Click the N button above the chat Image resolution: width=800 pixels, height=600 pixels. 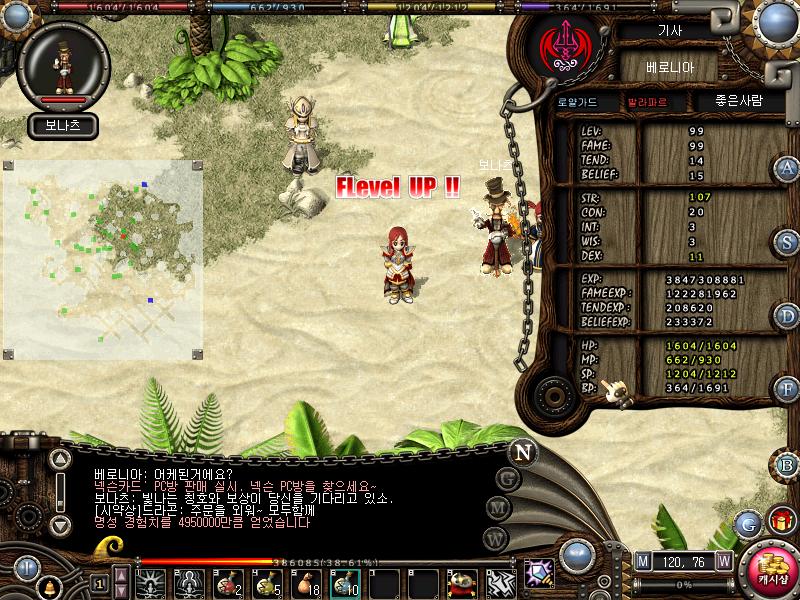pos(522,451)
